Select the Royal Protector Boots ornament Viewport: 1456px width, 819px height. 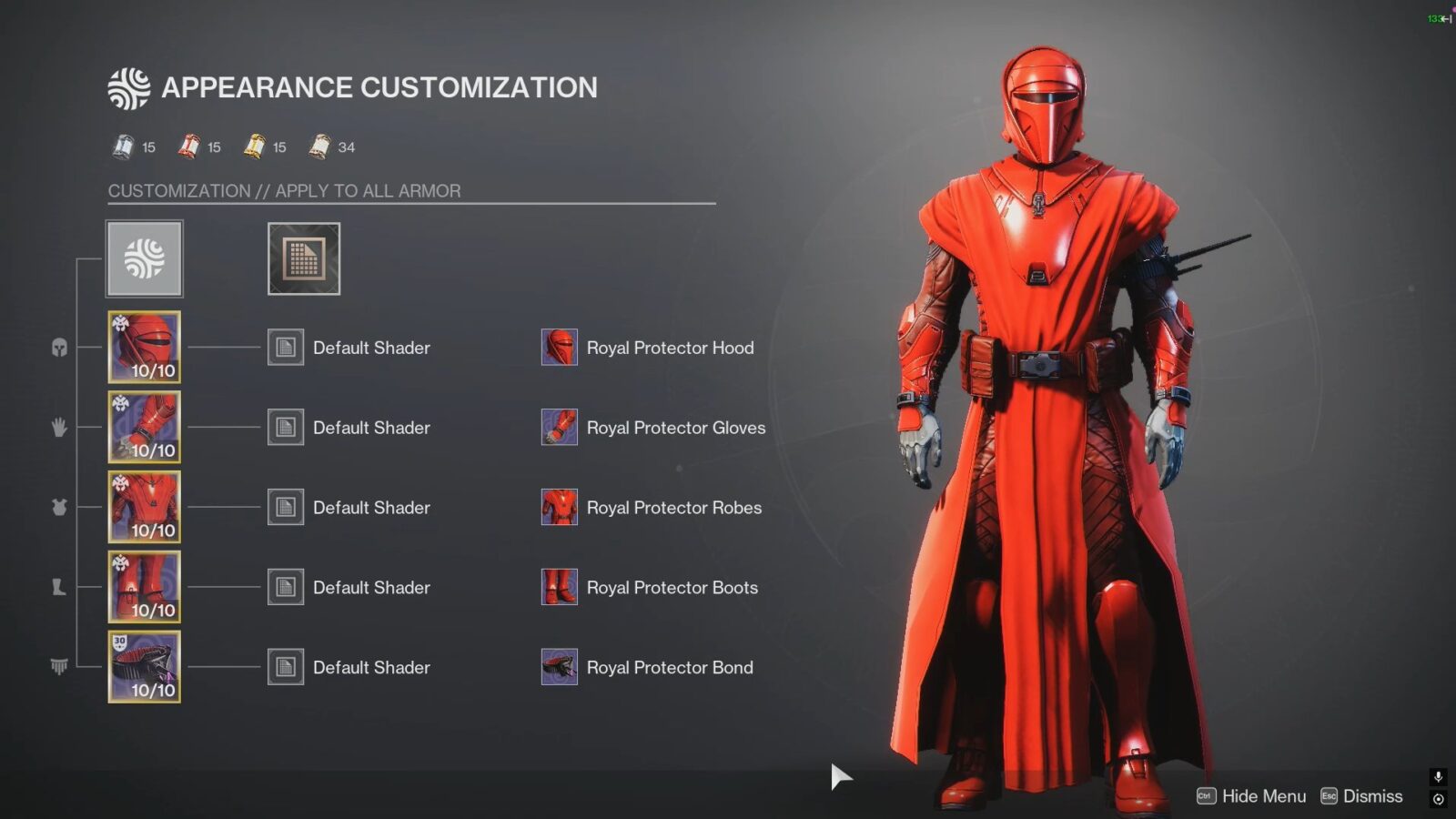(x=559, y=588)
